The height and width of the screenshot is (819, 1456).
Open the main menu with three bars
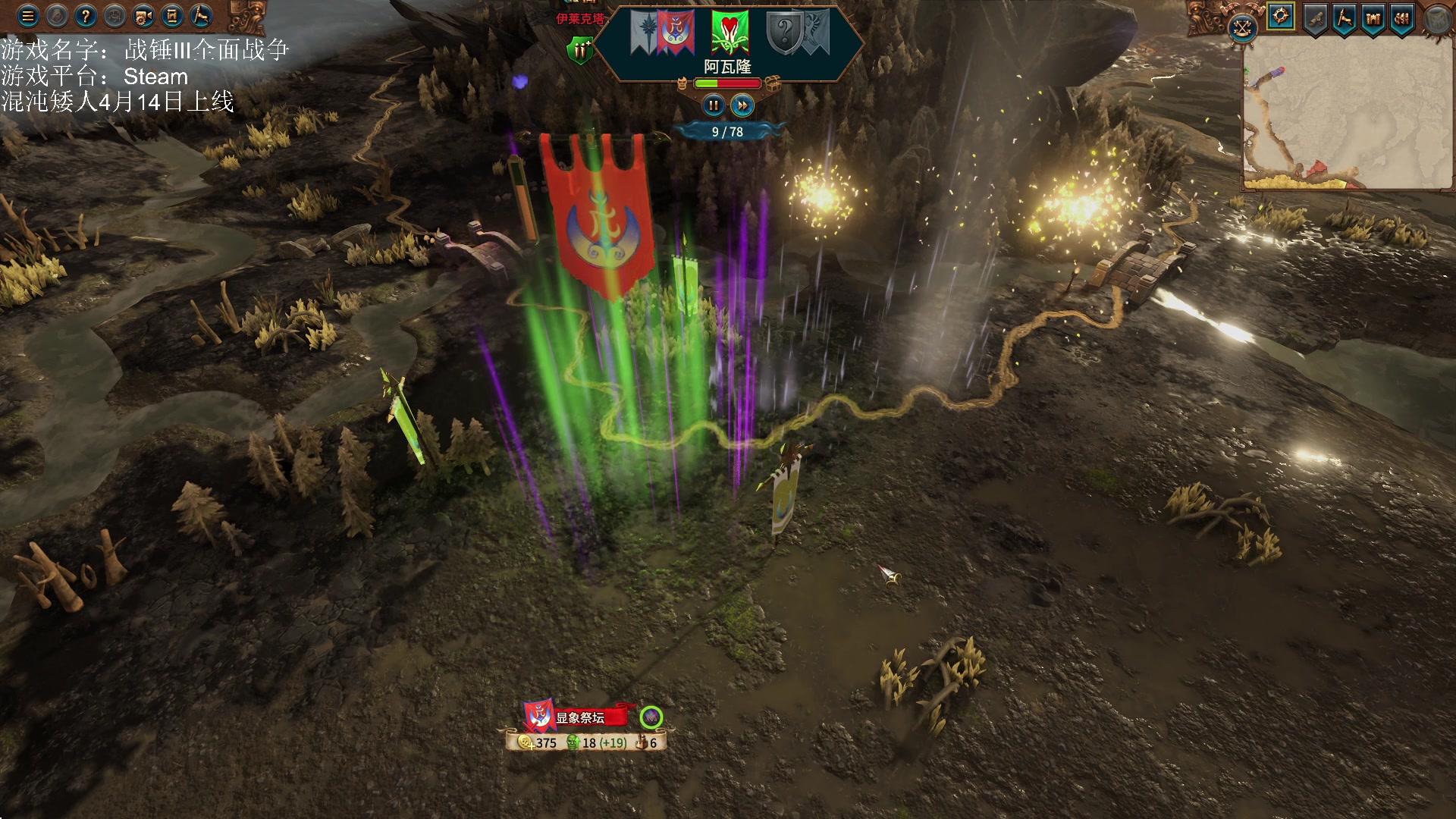28,16
